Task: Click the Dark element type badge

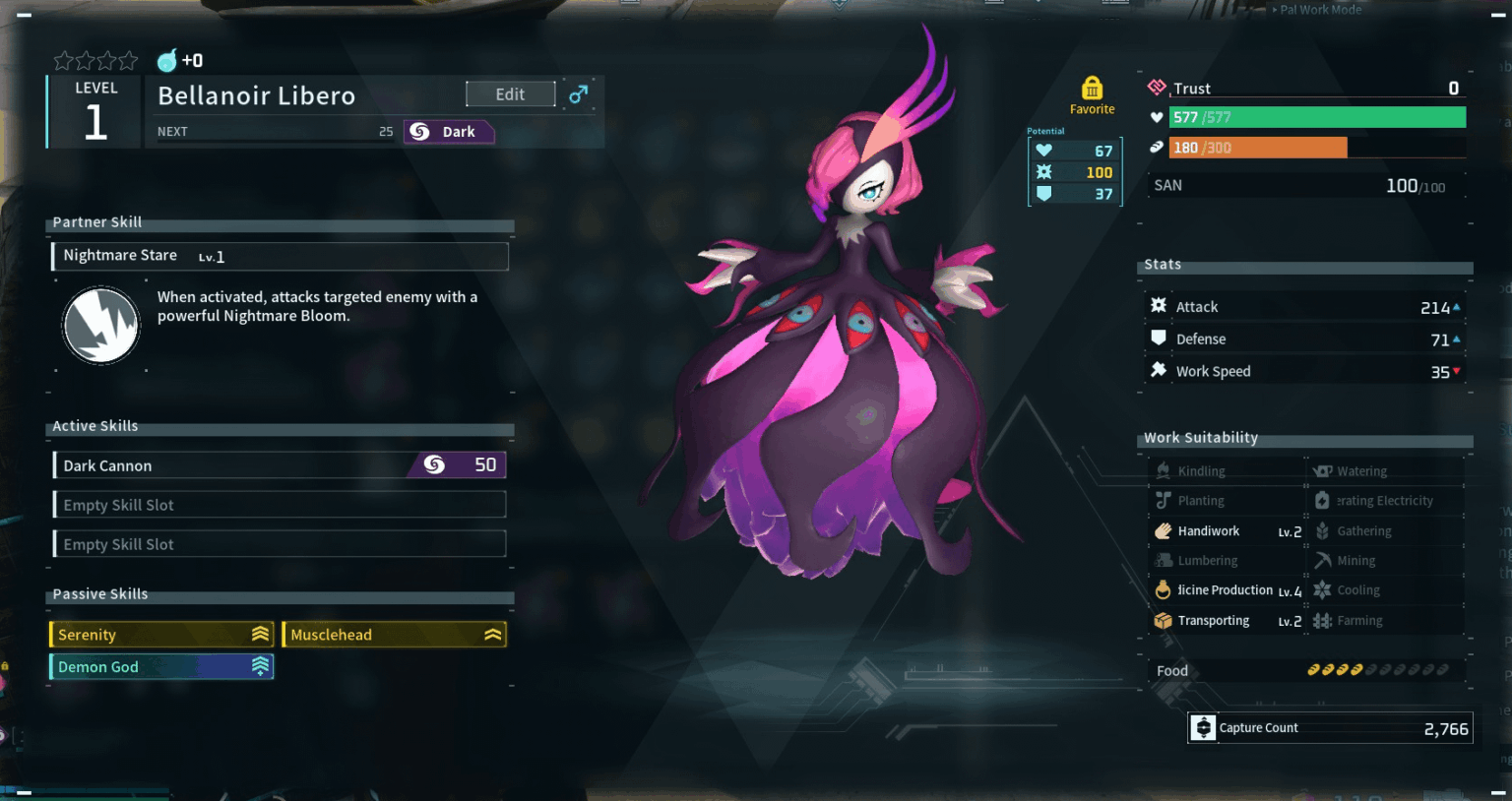Action: [448, 132]
